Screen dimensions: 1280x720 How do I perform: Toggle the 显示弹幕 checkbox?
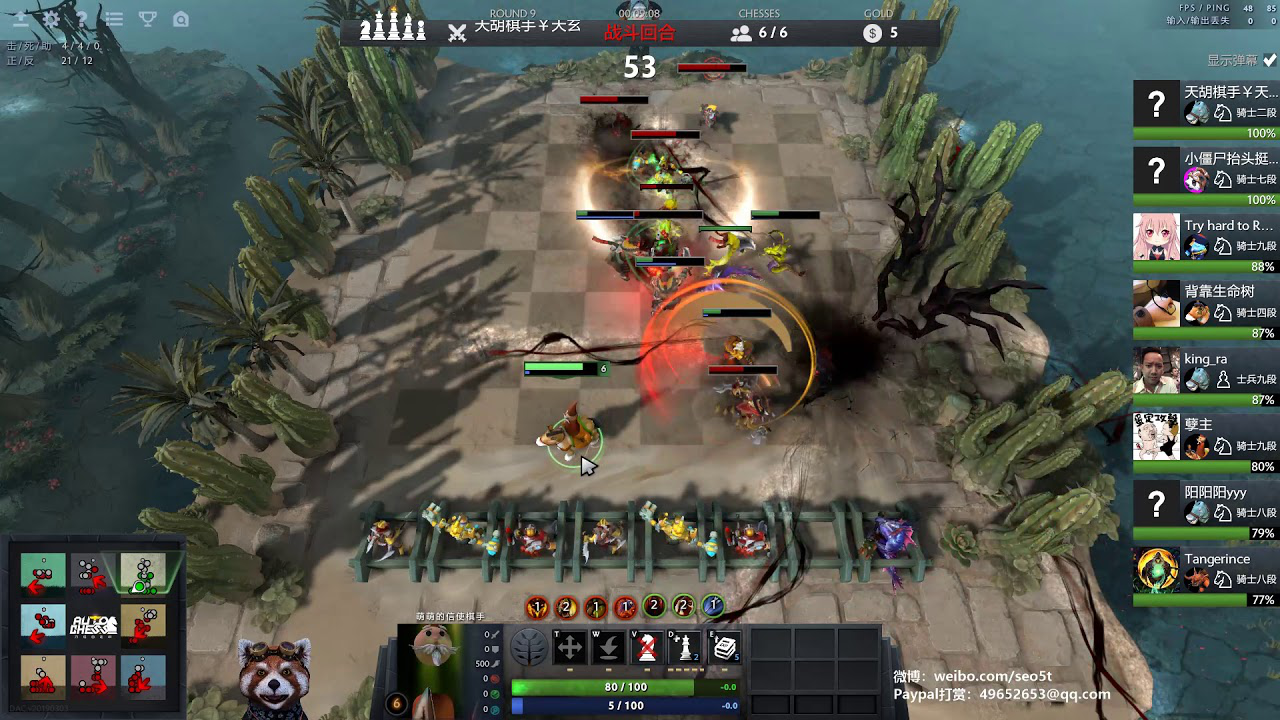click(x=1269, y=60)
